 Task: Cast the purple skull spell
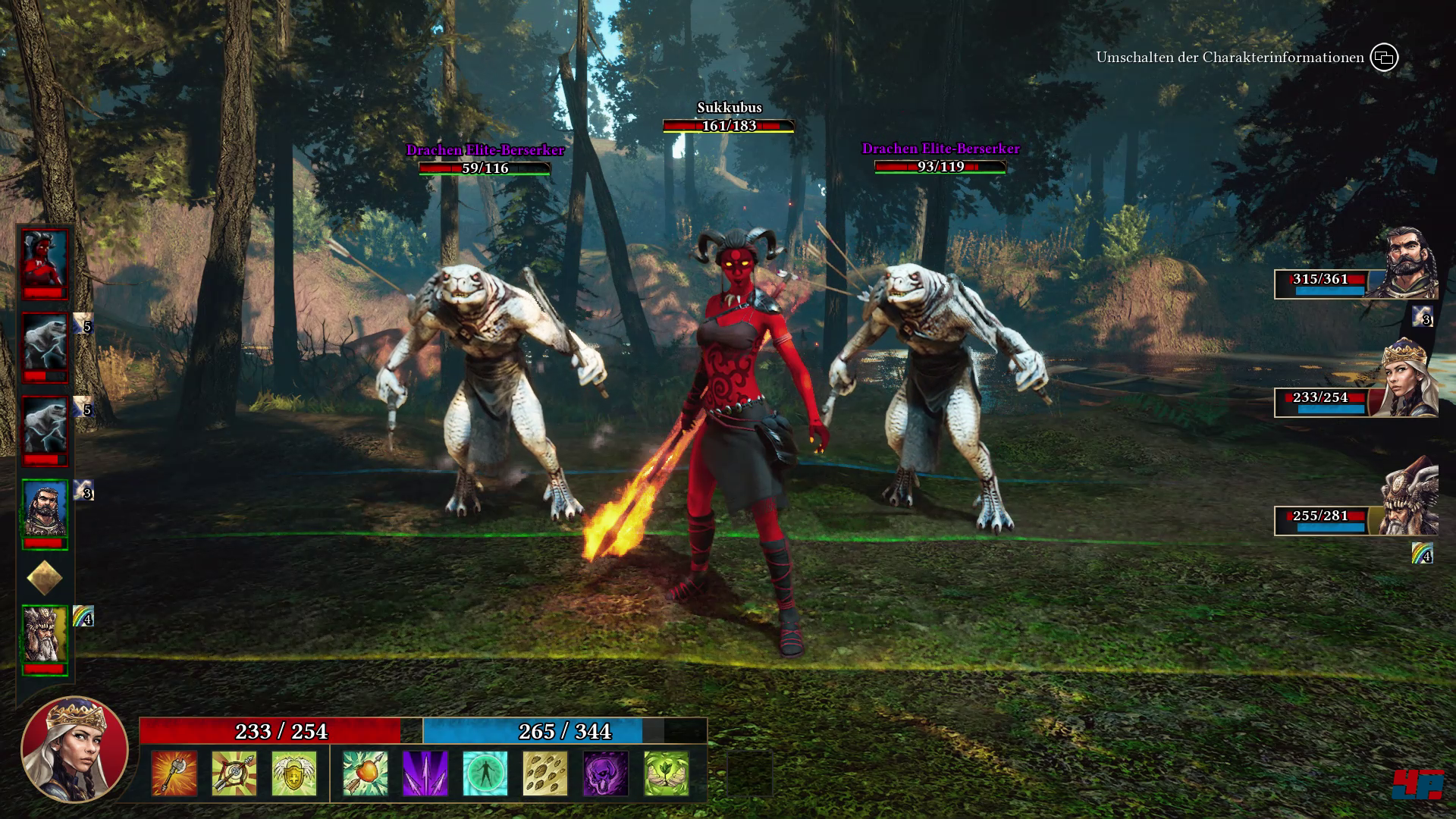pyautogui.click(x=605, y=773)
